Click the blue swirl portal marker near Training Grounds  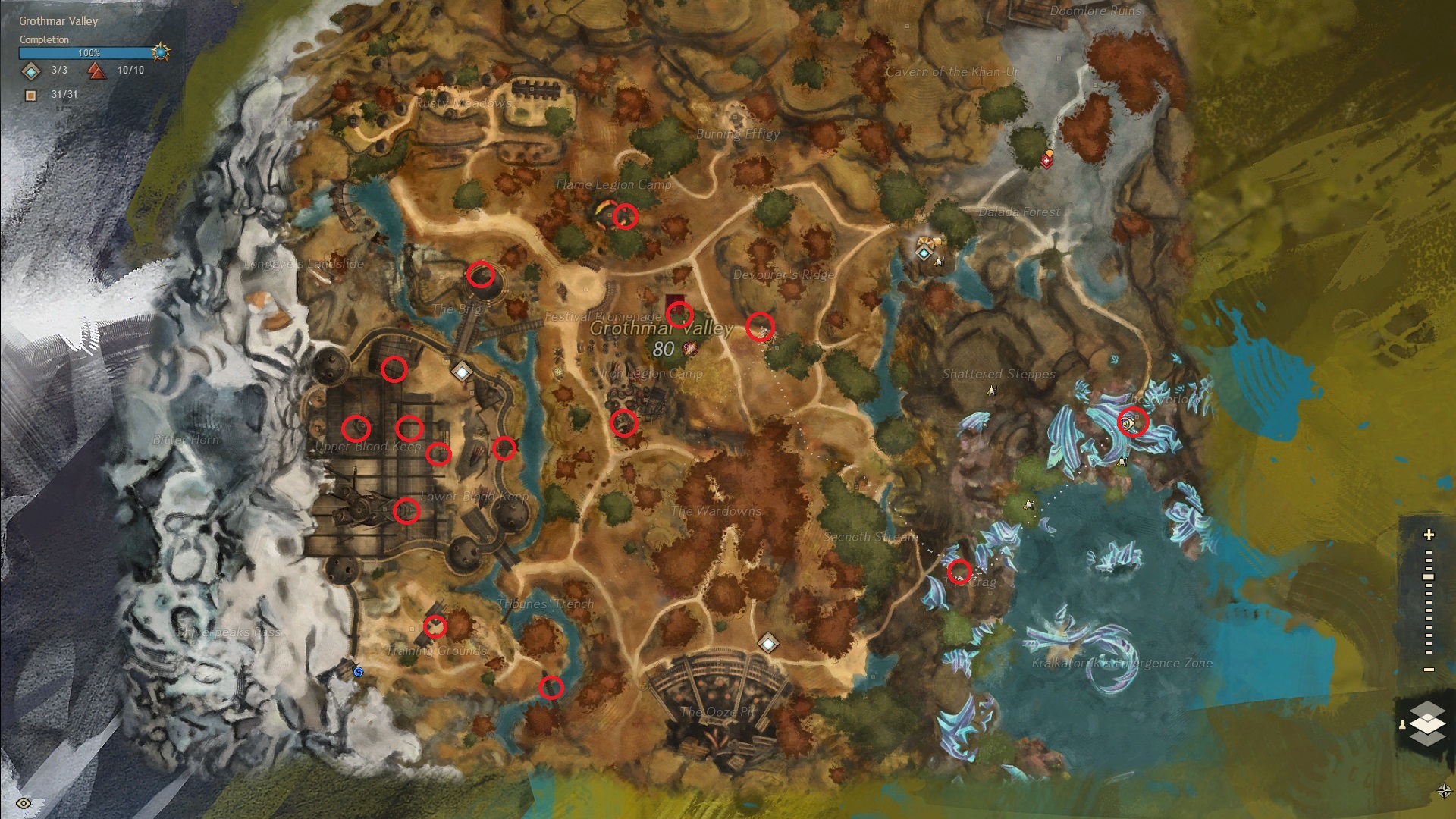click(x=359, y=672)
